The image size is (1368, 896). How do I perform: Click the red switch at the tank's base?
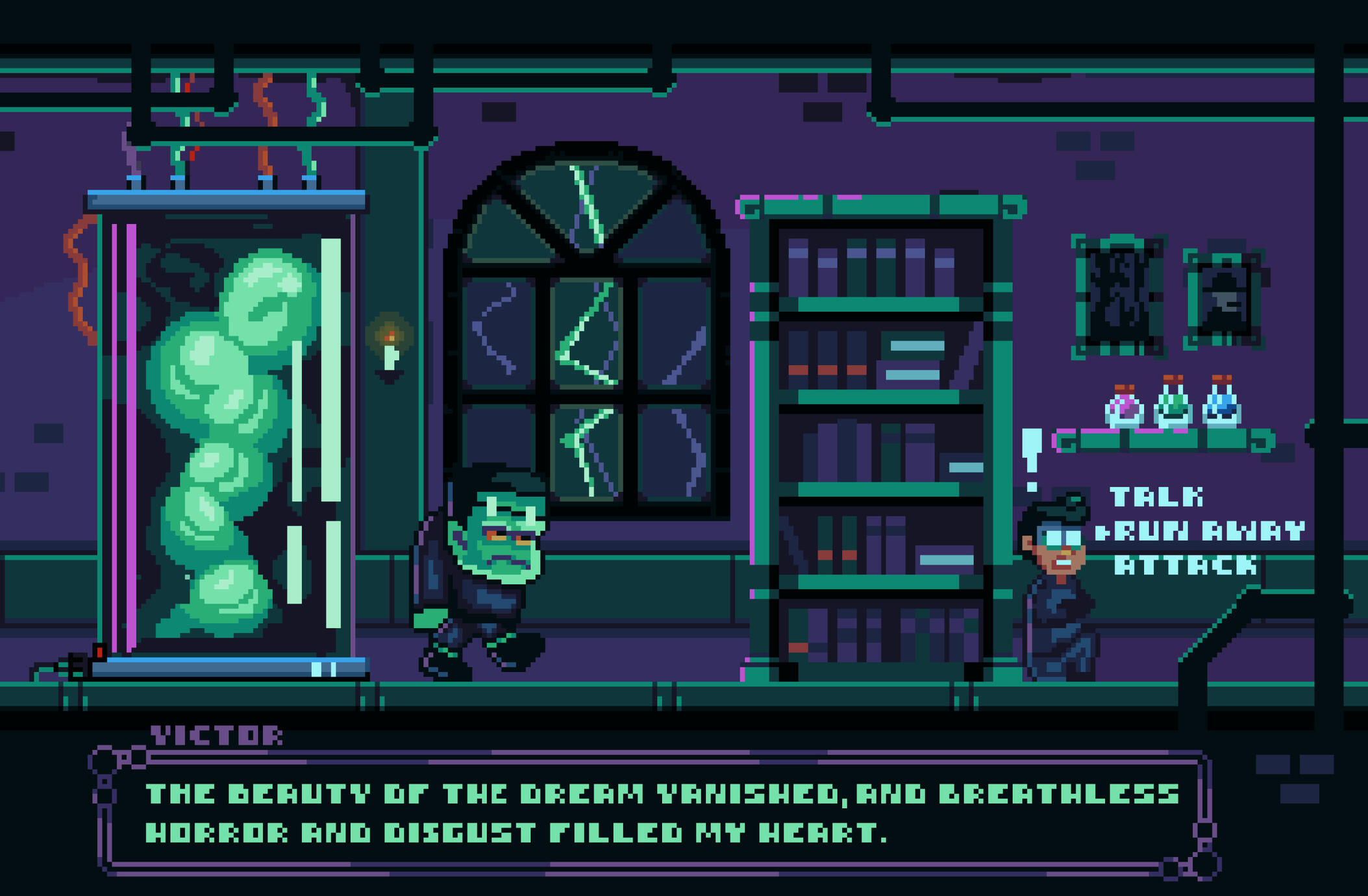(x=99, y=652)
